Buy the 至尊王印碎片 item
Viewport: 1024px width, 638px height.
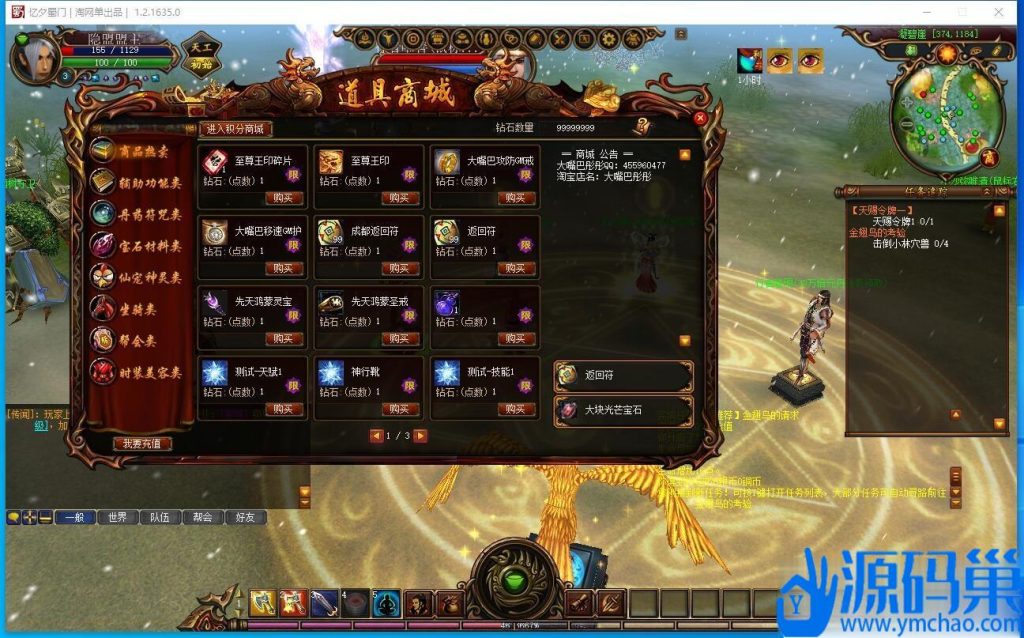tap(284, 198)
